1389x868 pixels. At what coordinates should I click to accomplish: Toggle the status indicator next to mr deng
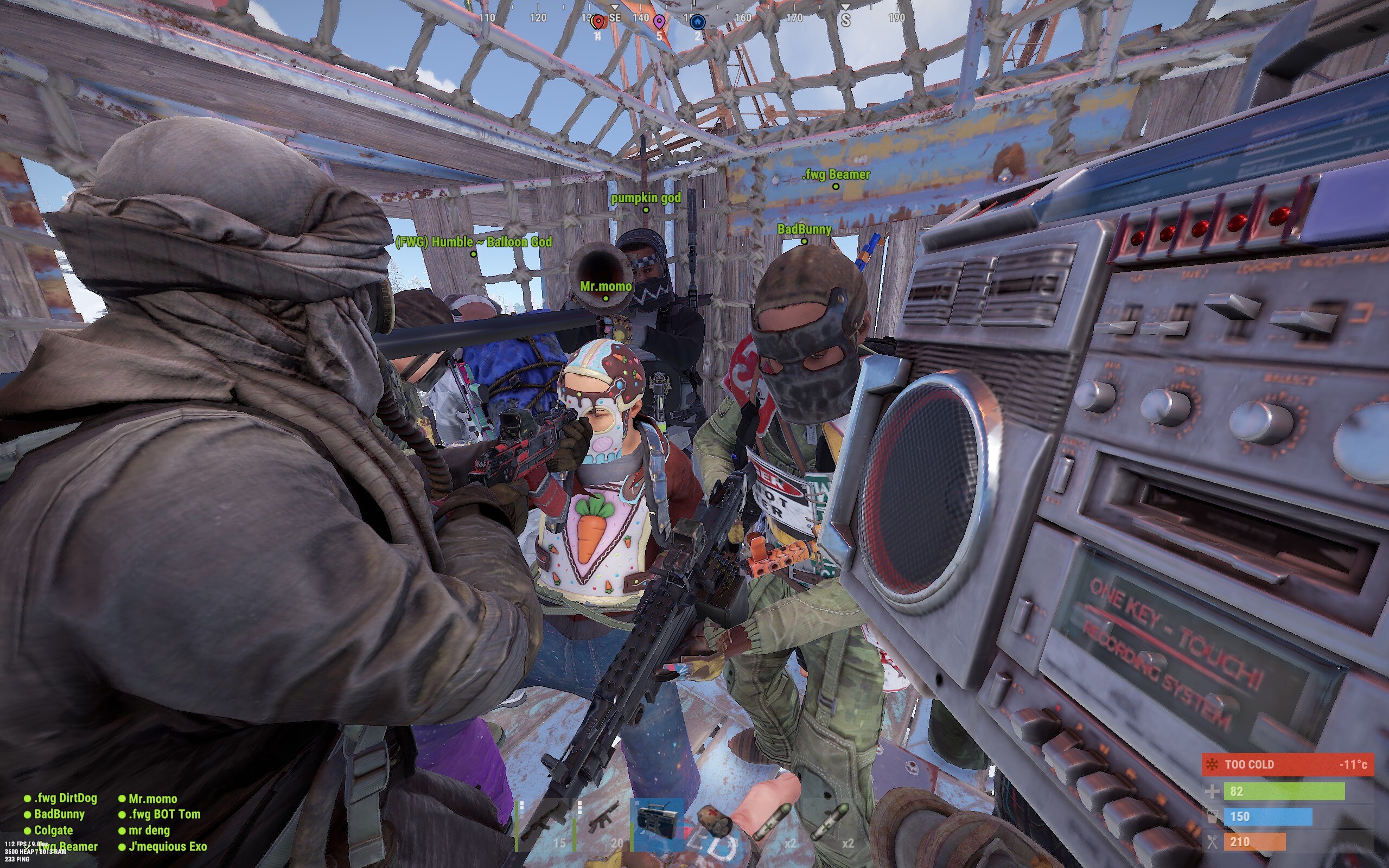point(122,830)
